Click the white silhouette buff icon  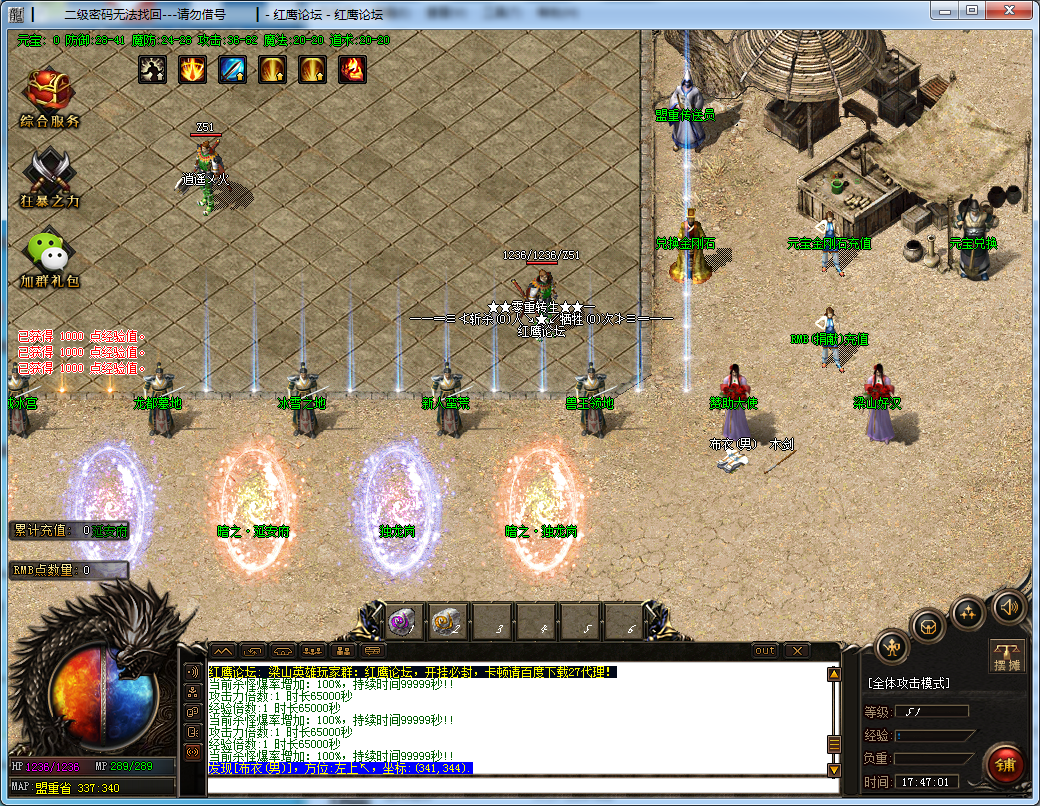pyautogui.click(x=152, y=69)
